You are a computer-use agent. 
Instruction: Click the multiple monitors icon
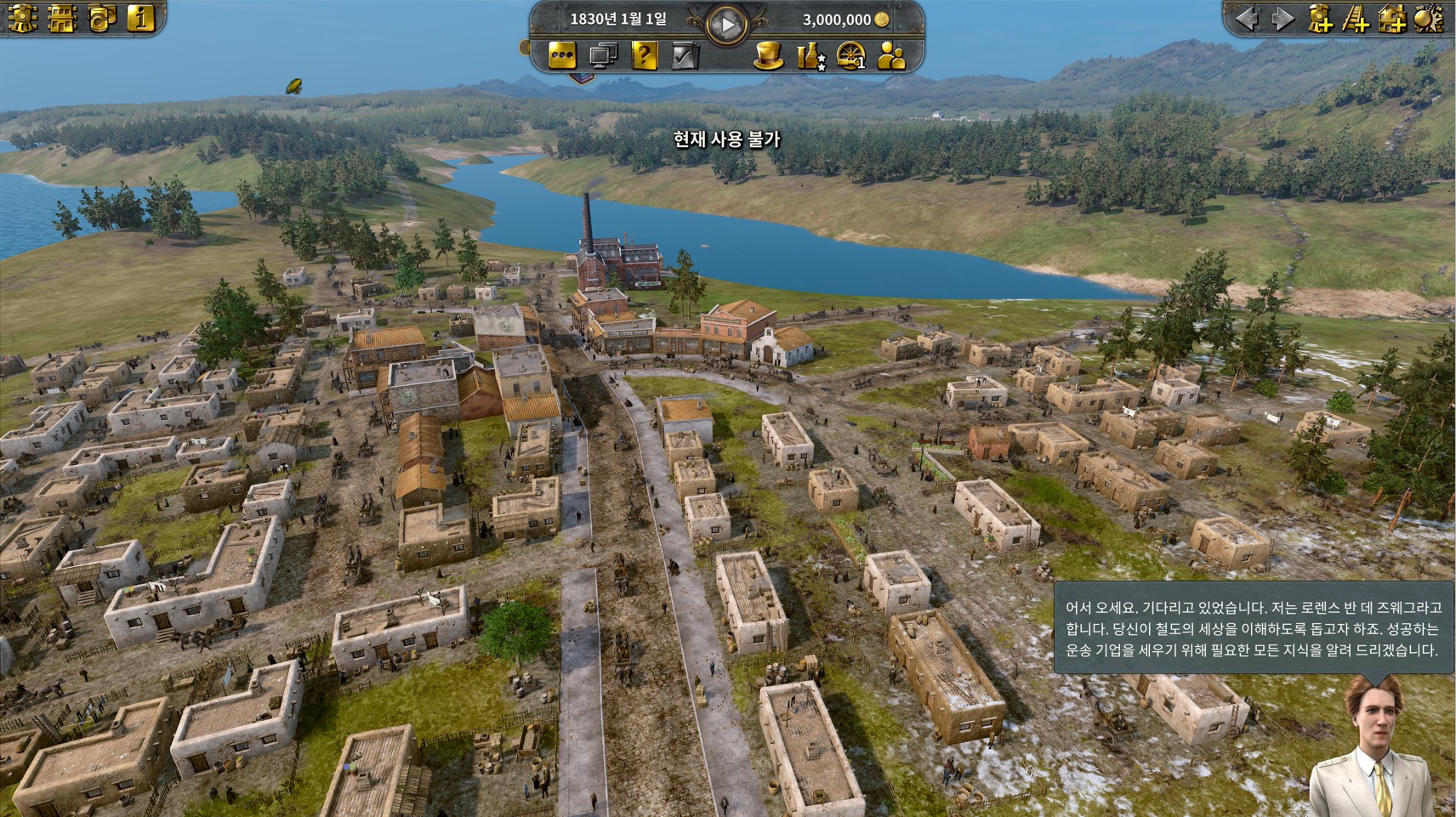pos(603,56)
